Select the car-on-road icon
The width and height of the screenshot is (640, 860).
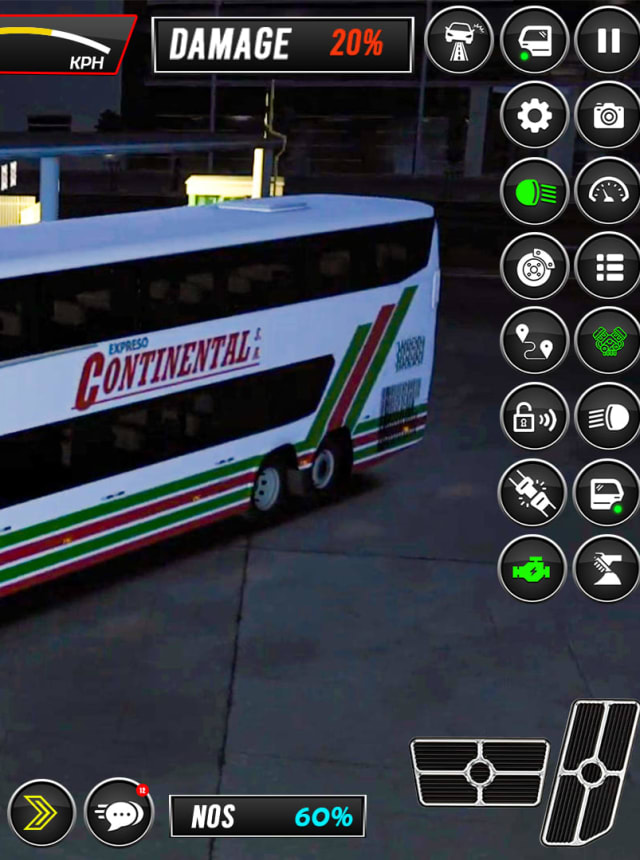(x=459, y=41)
